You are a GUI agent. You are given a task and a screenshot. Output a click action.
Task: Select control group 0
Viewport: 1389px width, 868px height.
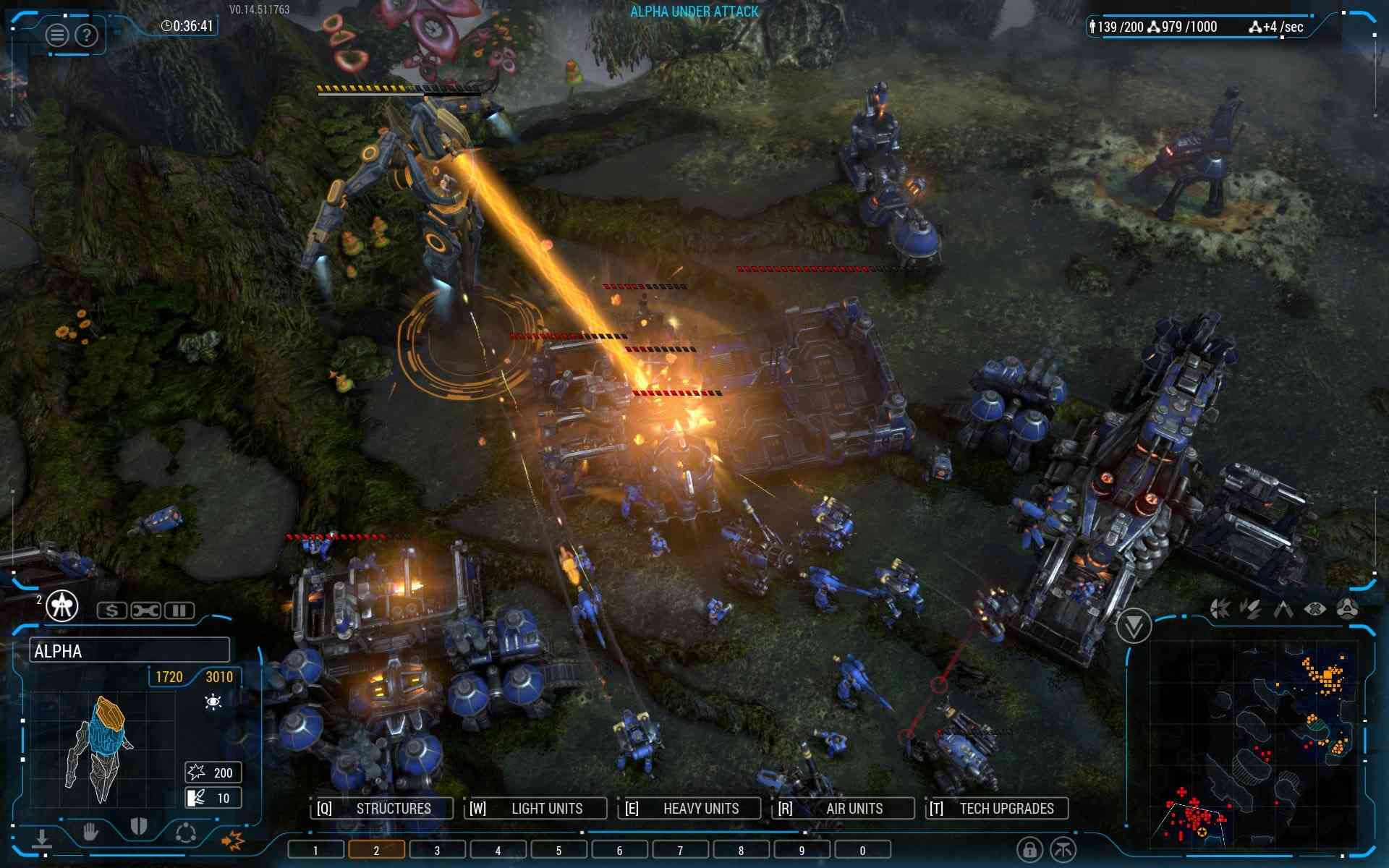click(862, 850)
